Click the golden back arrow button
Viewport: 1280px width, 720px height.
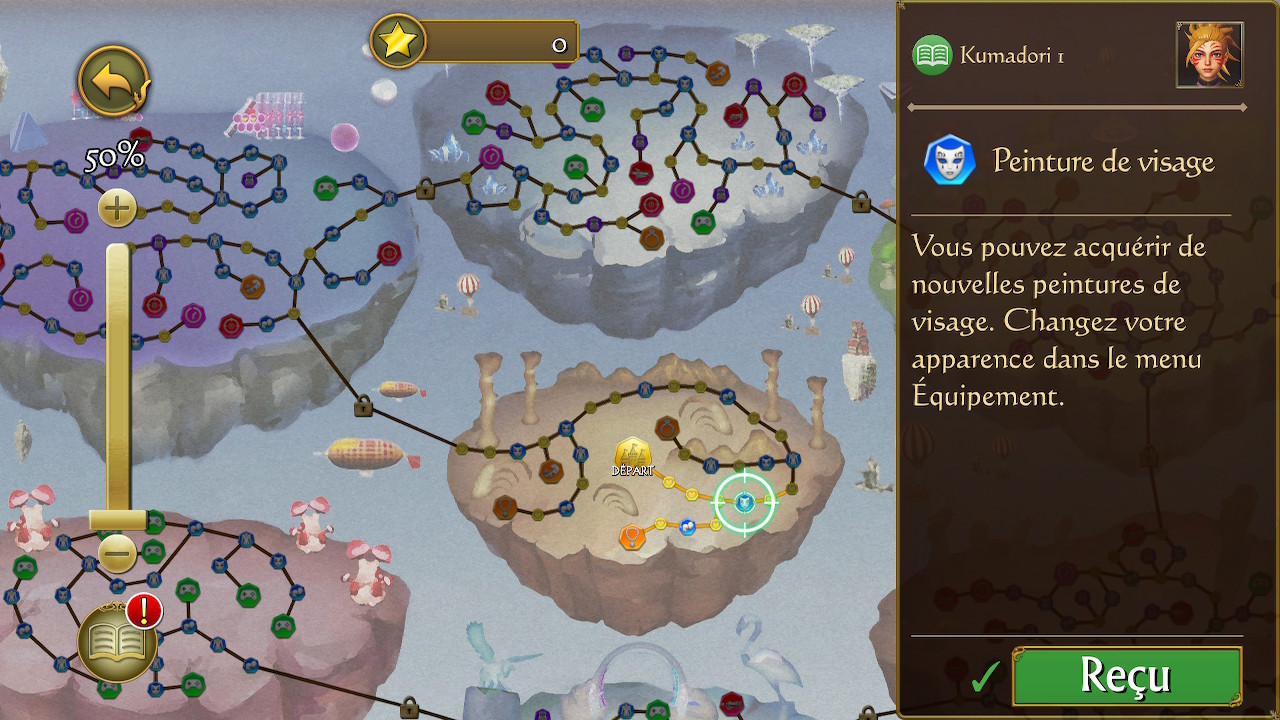tap(113, 81)
